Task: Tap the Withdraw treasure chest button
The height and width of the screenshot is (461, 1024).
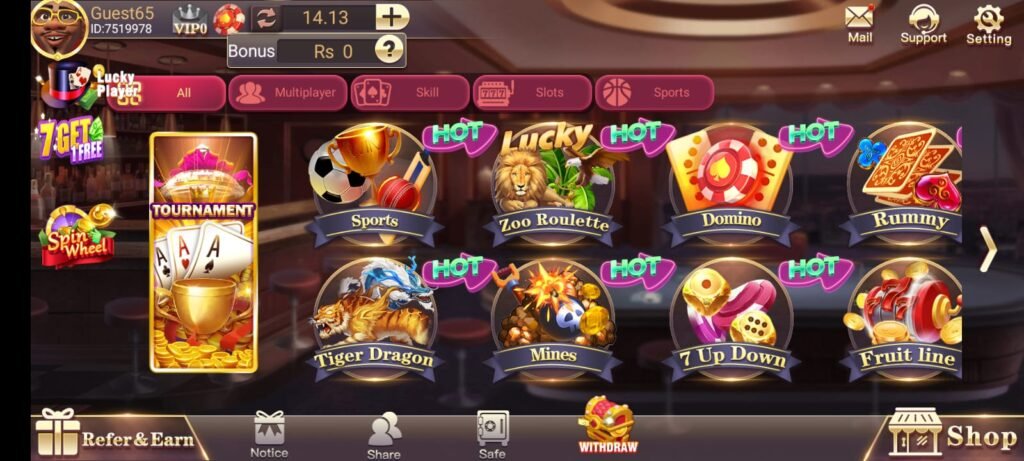Action: tap(608, 425)
